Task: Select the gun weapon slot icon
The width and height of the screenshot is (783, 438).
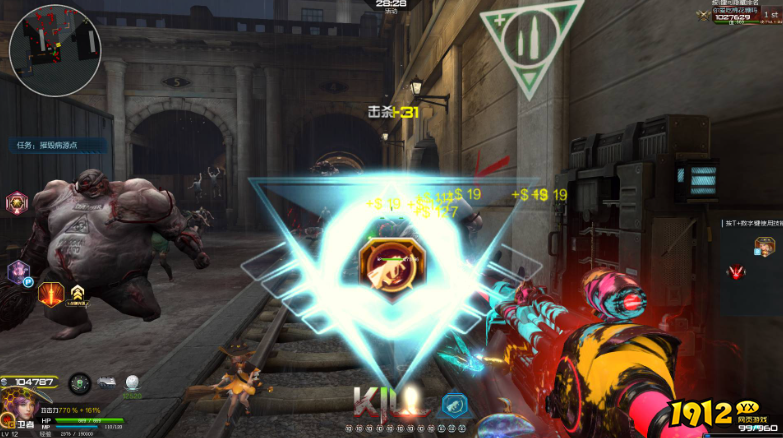Action: pyautogui.click(x=105, y=383)
